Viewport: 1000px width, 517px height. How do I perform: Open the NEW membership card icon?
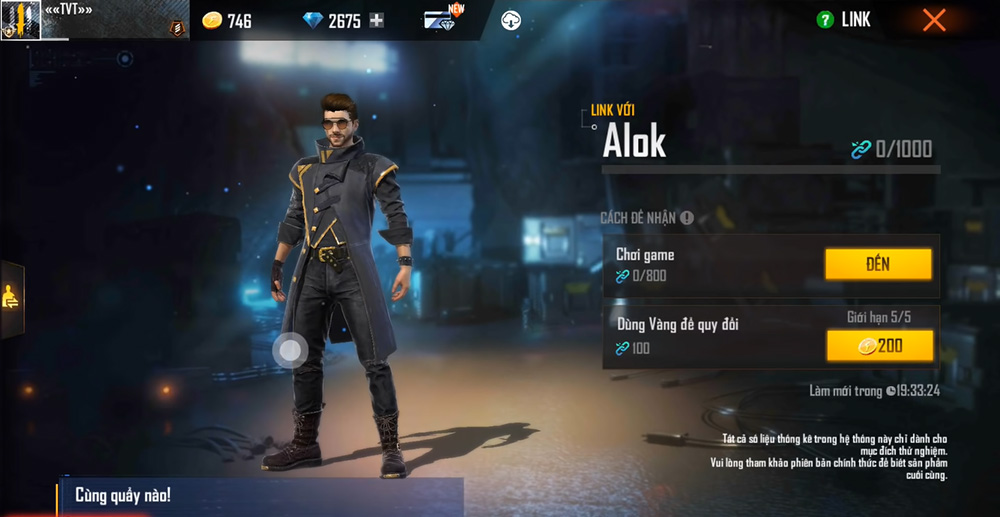click(x=440, y=20)
